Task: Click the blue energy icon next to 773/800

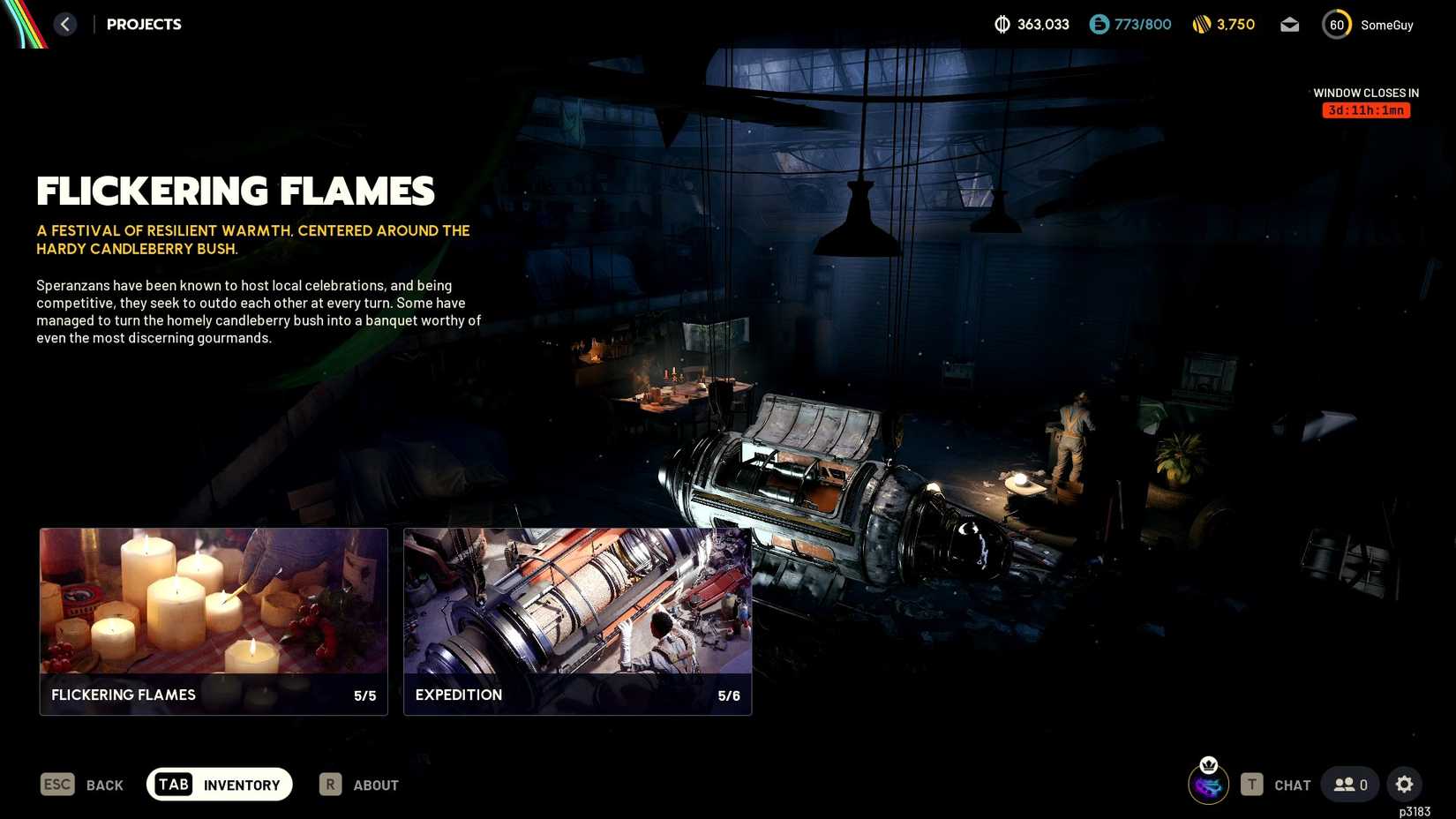Action: tap(1098, 25)
